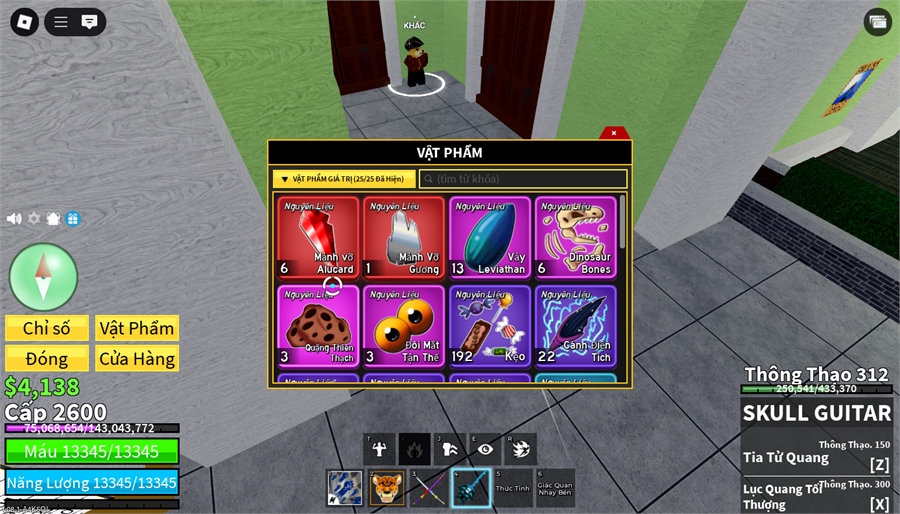Open the blue gift box icon
Viewport: 900px width, 514px height.
click(x=73, y=219)
